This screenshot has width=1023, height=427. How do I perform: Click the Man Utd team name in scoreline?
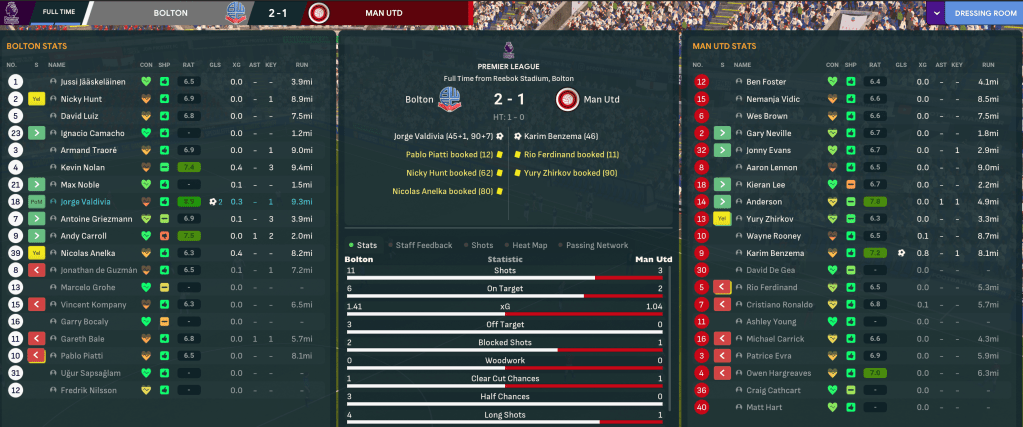[x=600, y=100]
